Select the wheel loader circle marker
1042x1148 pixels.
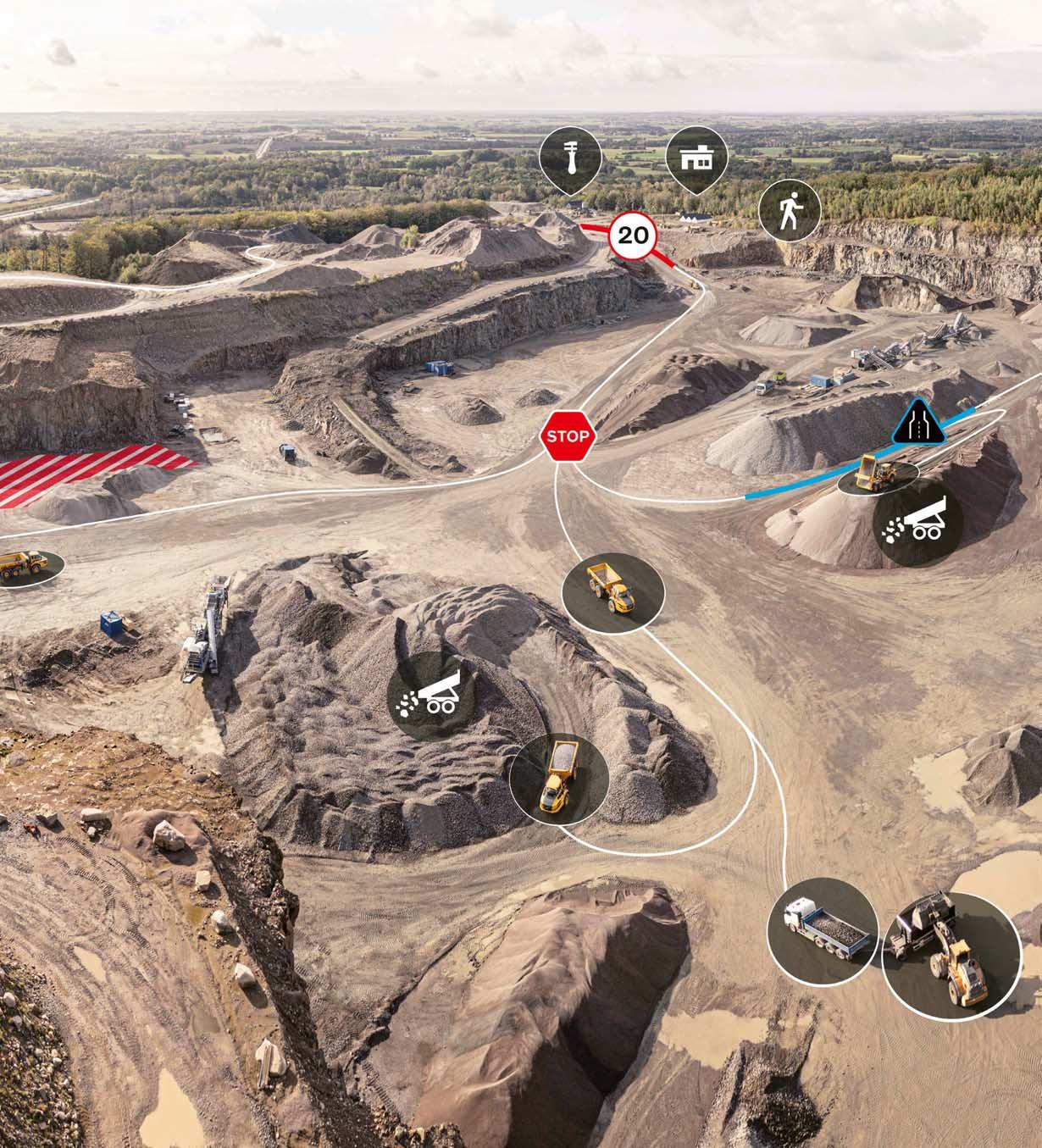click(x=951, y=955)
